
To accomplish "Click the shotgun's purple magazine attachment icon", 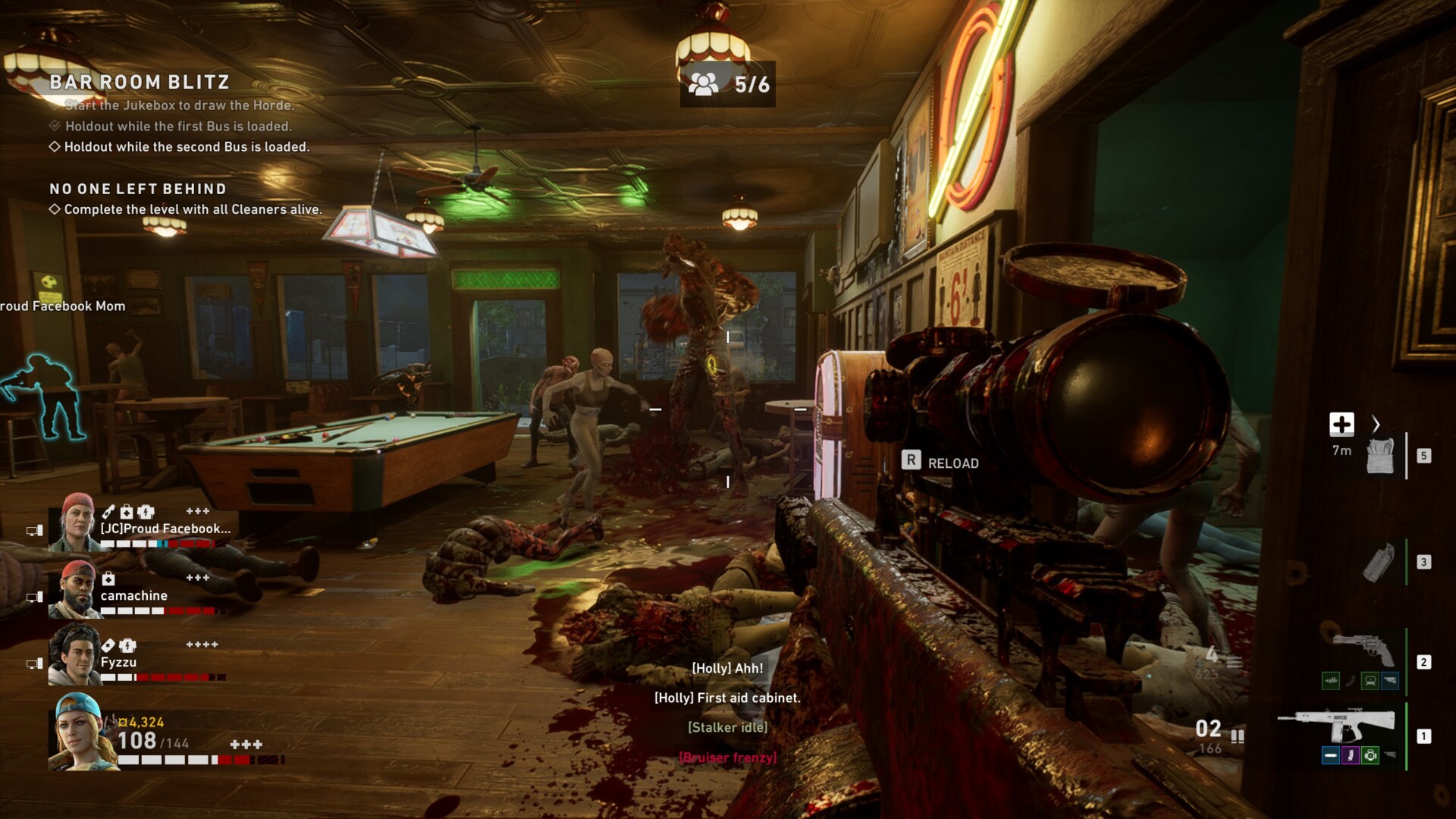I will (x=1351, y=755).
